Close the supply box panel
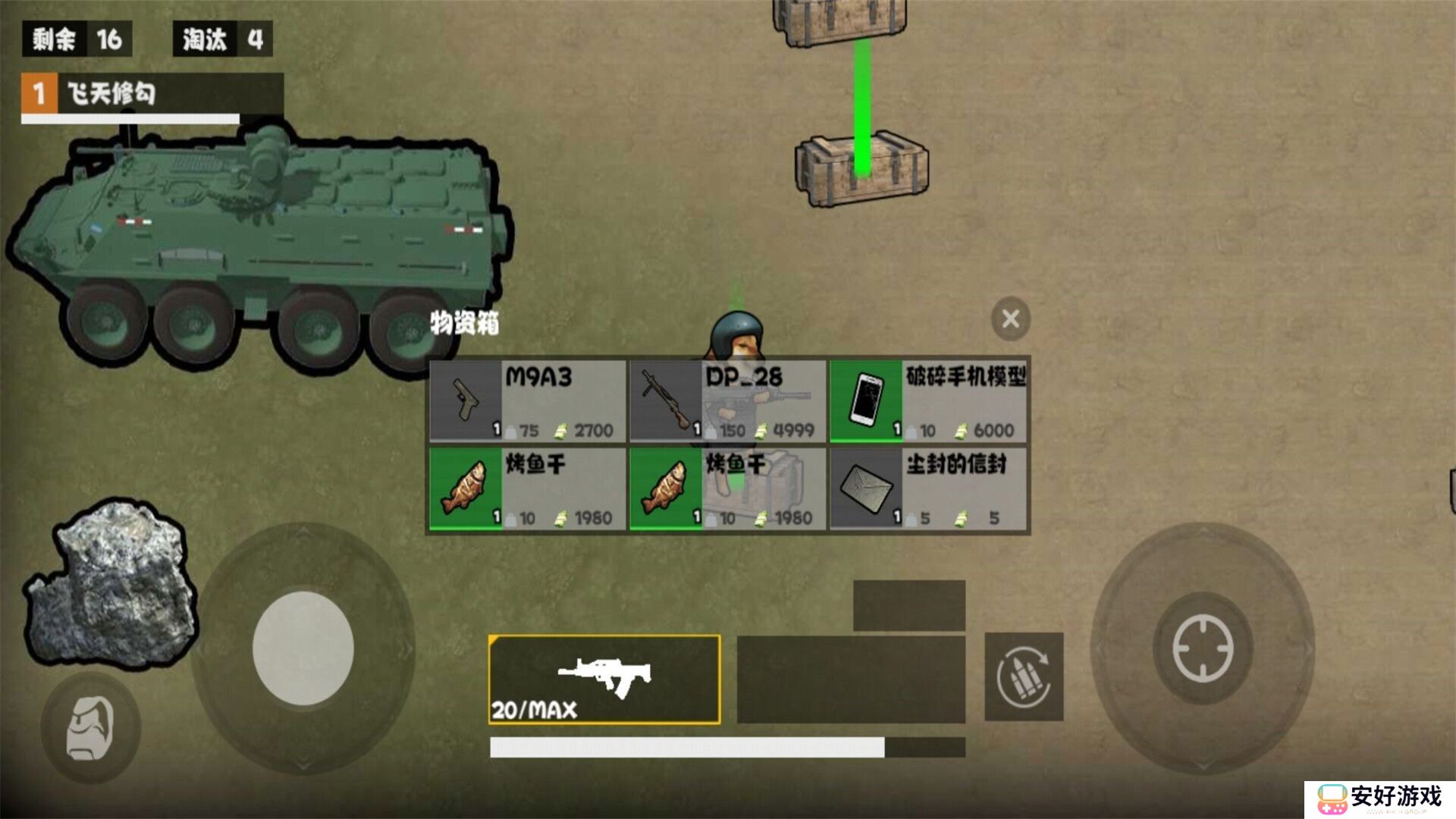This screenshot has height=819, width=1456. pos(1010,318)
